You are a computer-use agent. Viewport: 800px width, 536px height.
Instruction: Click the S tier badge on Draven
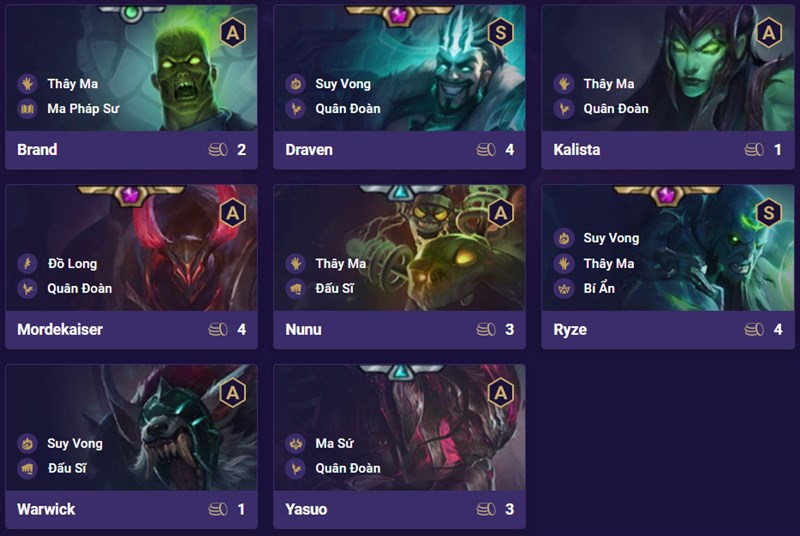tap(500, 32)
